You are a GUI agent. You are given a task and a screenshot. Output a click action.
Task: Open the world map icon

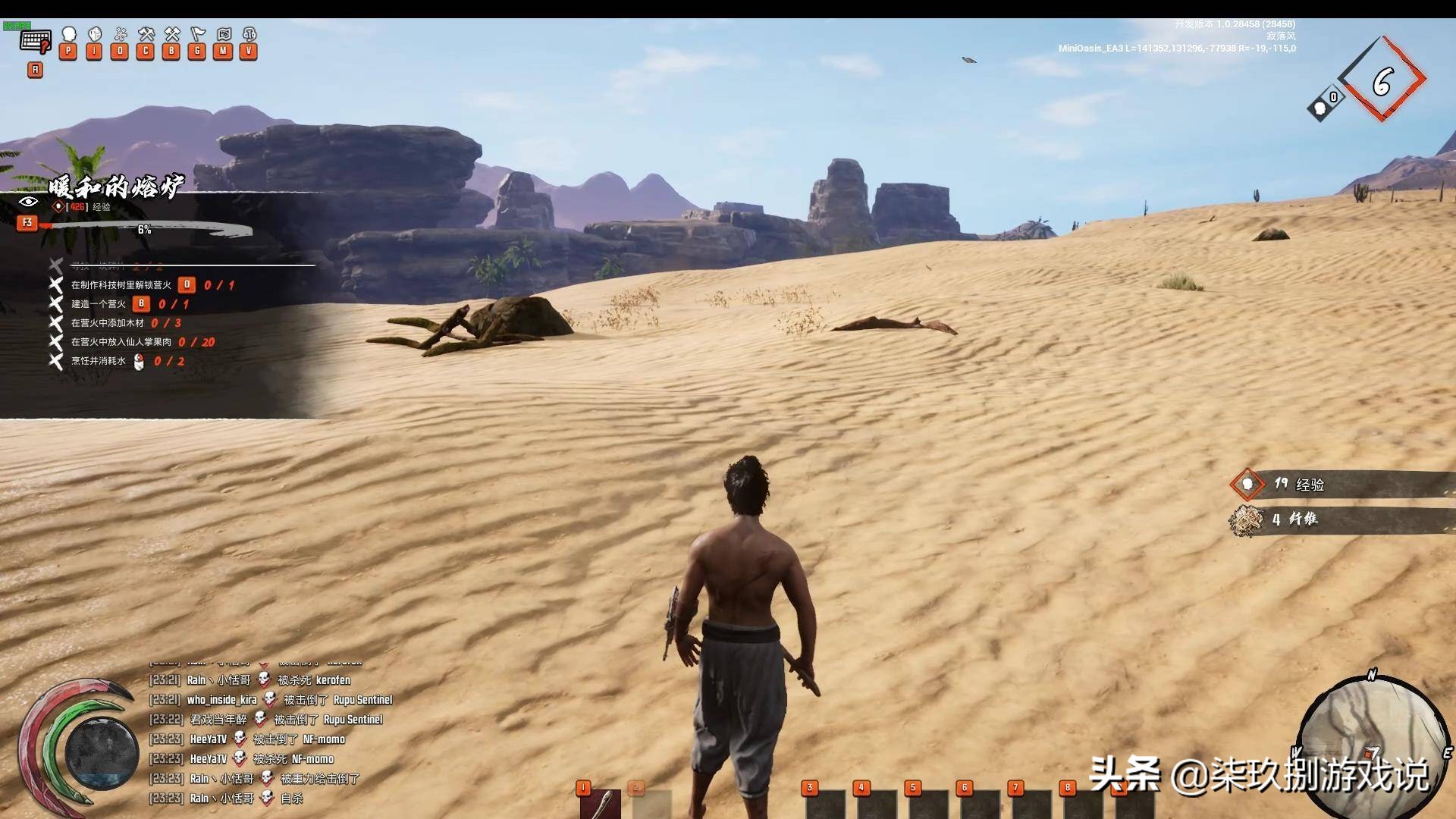pyautogui.click(x=224, y=35)
